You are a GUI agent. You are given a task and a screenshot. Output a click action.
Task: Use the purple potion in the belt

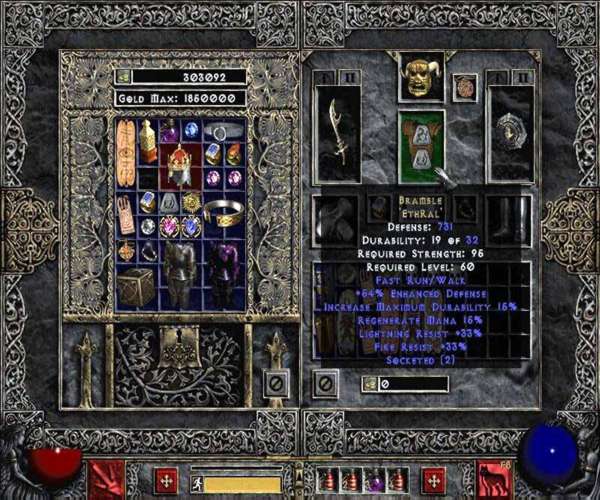tap(376, 479)
